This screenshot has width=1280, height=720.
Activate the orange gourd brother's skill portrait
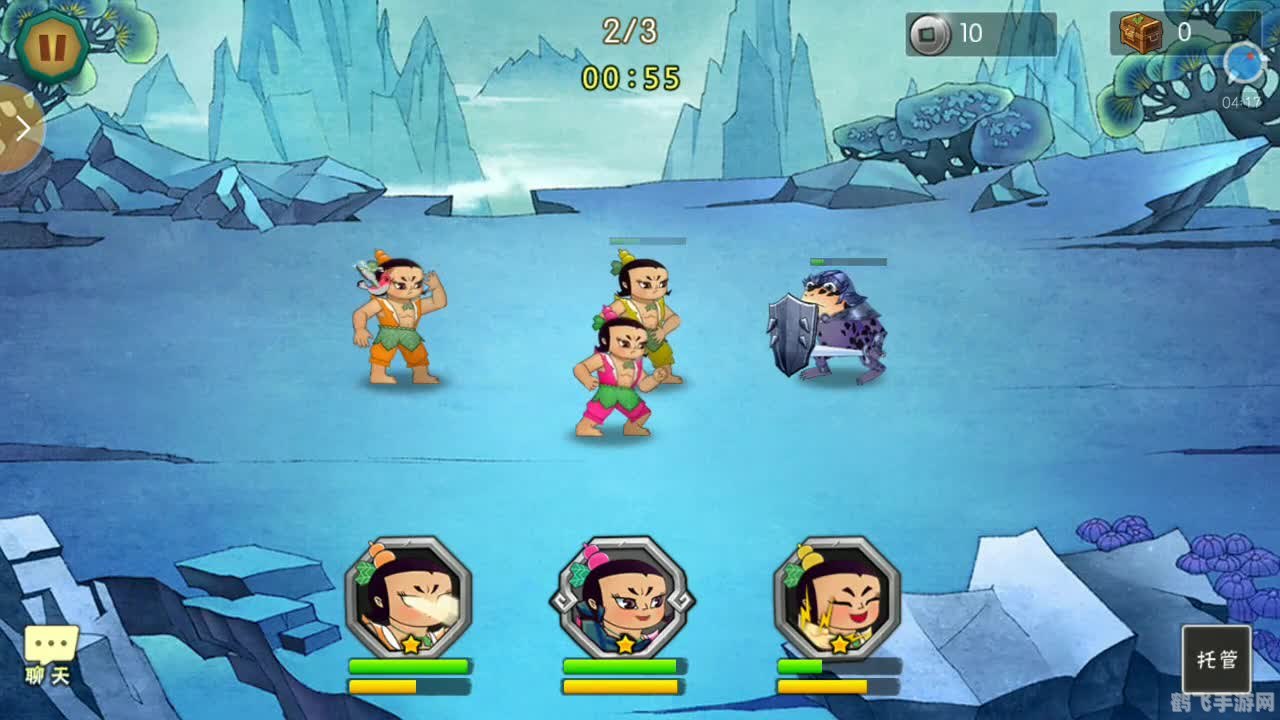[408, 598]
